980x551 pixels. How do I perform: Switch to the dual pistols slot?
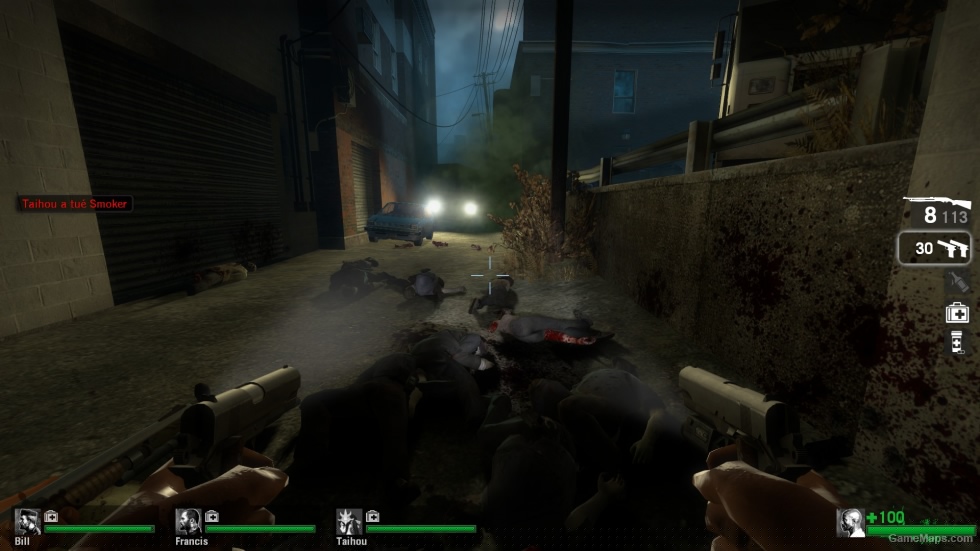coord(934,248)
